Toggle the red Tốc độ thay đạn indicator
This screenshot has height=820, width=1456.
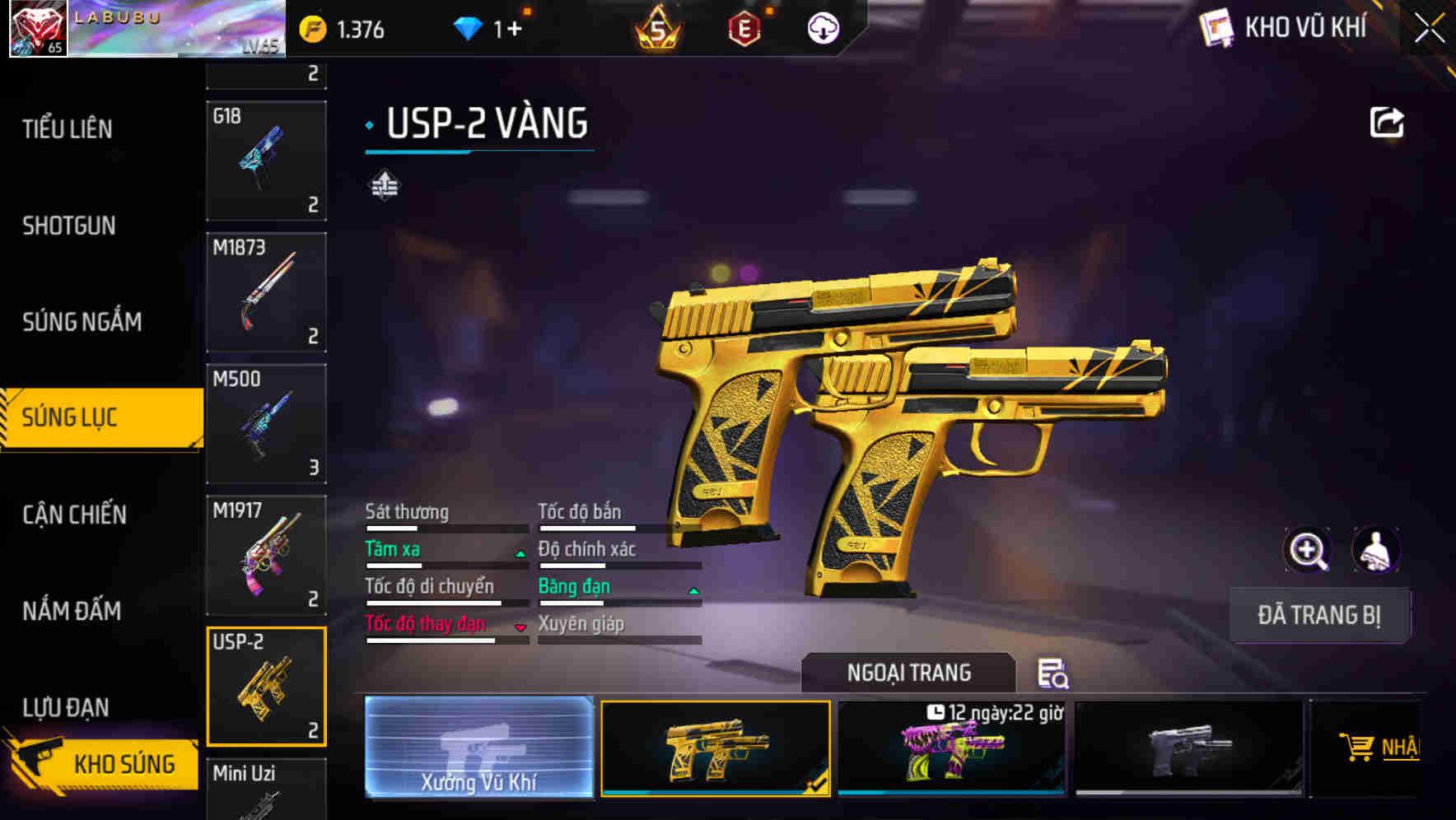click(520, 627)
